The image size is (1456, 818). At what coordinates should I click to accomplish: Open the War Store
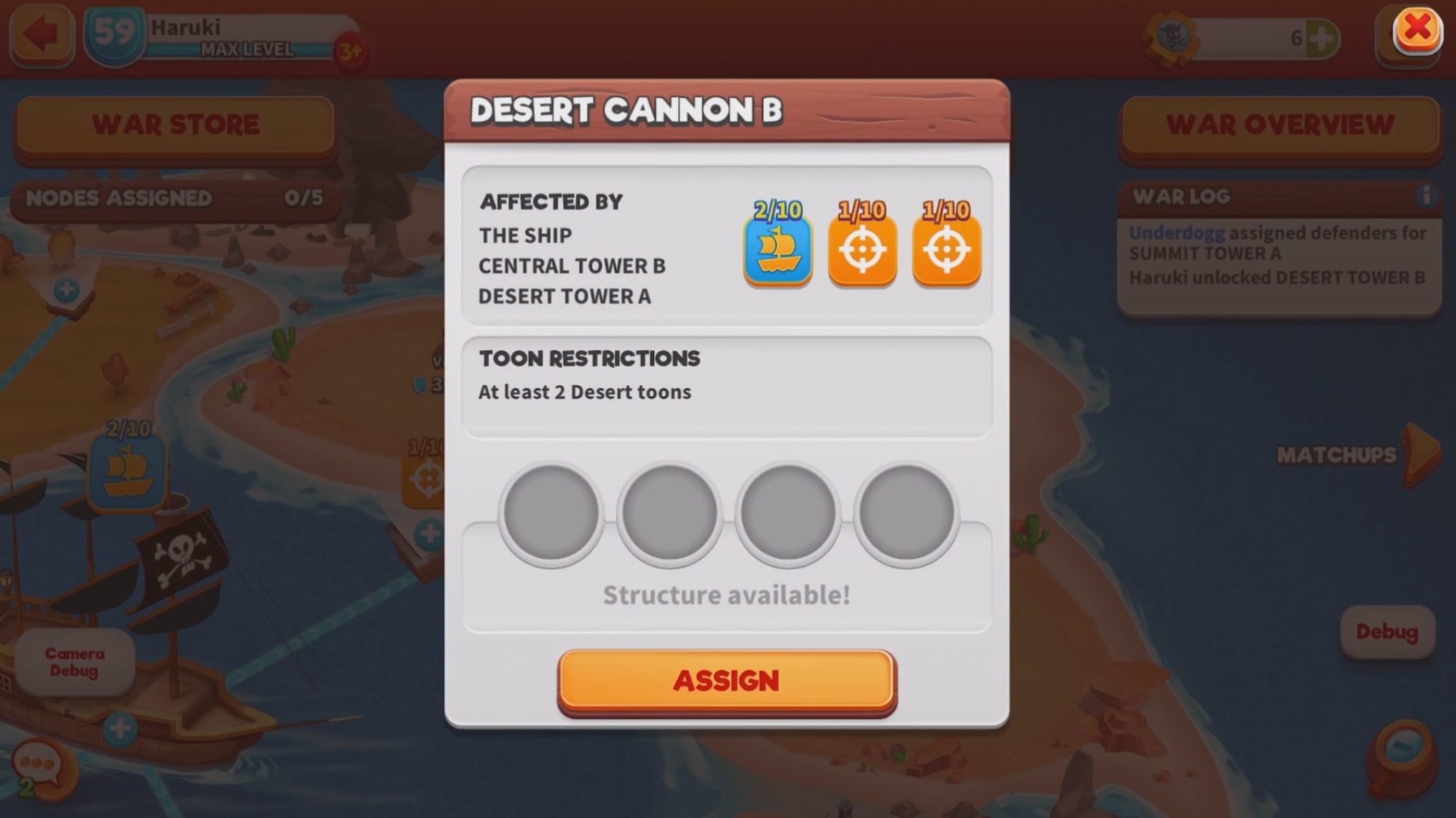175,124
